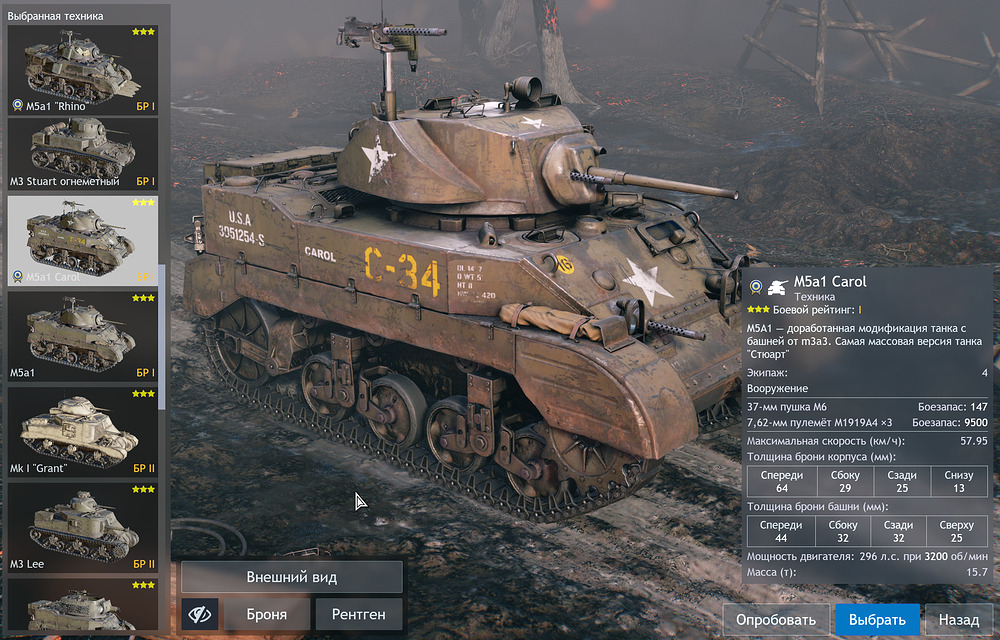
Task: Test drive with Опробовать button
Action: pyautogui.click(x=776, y=620)
